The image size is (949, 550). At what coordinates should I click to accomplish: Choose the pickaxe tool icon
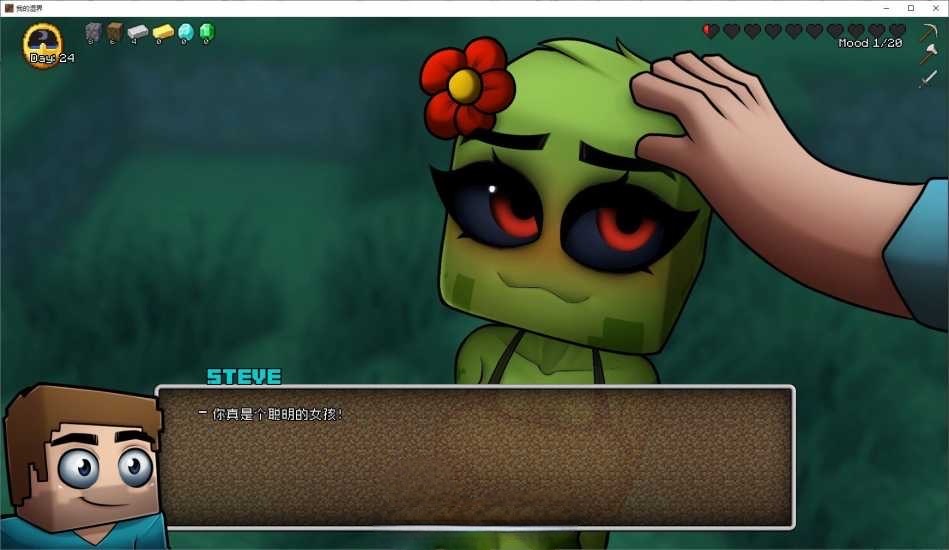[928, 33]
